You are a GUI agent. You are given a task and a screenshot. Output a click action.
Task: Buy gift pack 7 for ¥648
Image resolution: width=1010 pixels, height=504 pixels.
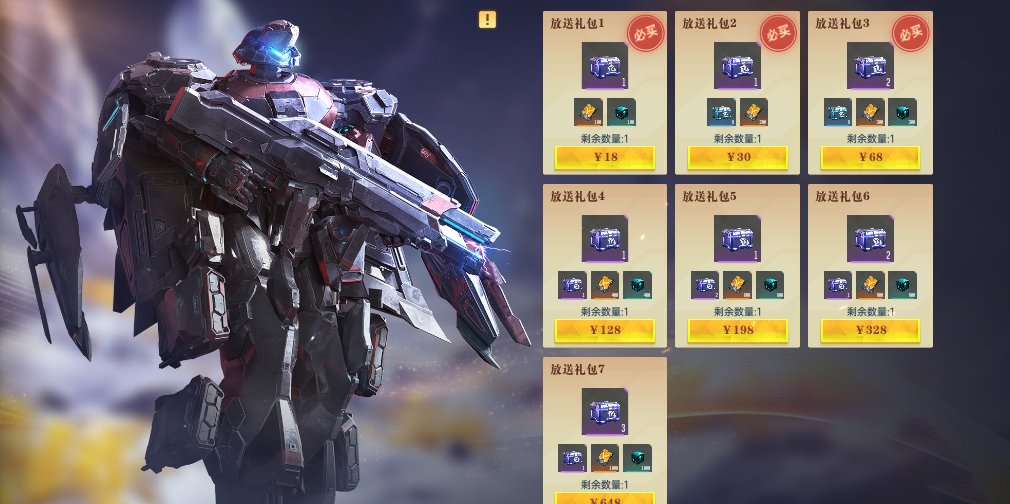605,497
